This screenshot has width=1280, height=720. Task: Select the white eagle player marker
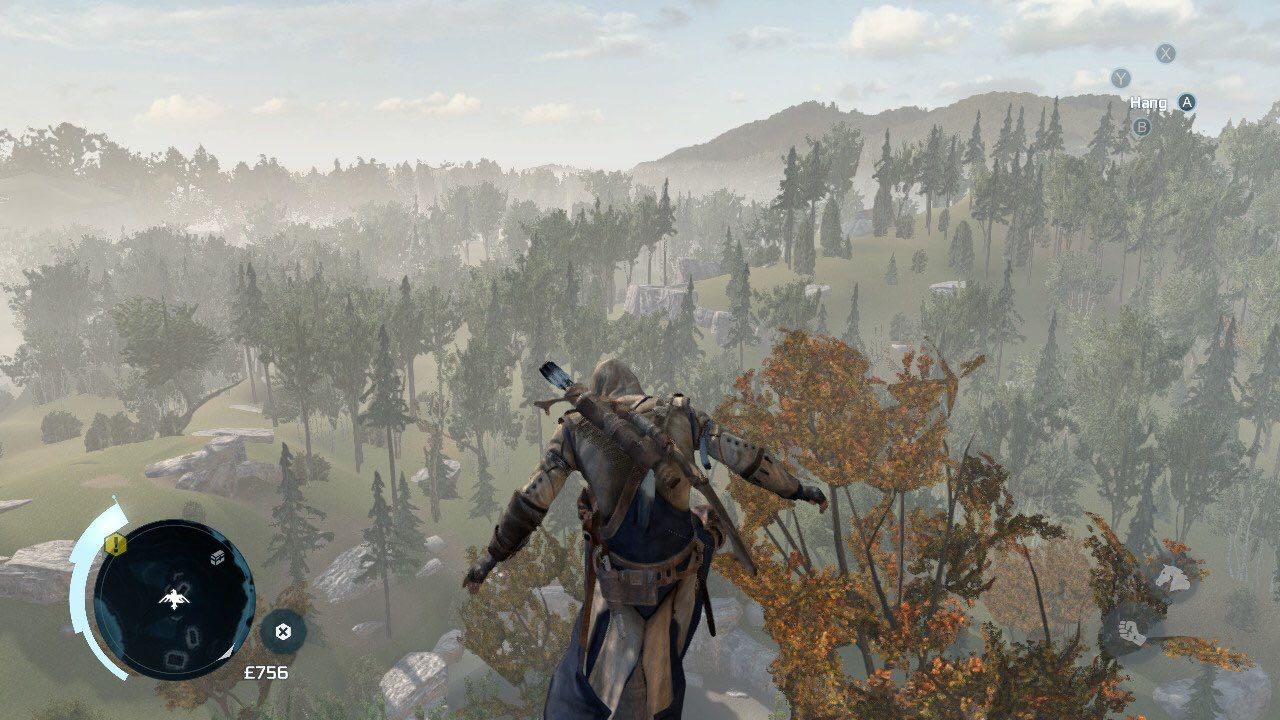pos(175,598)
